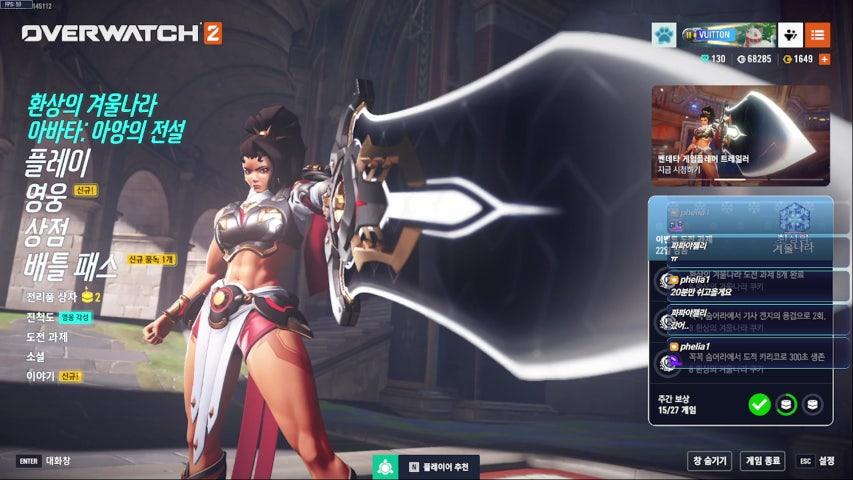Open the orange list menu button
Screen dimensions: 853x480
(817, 35)
